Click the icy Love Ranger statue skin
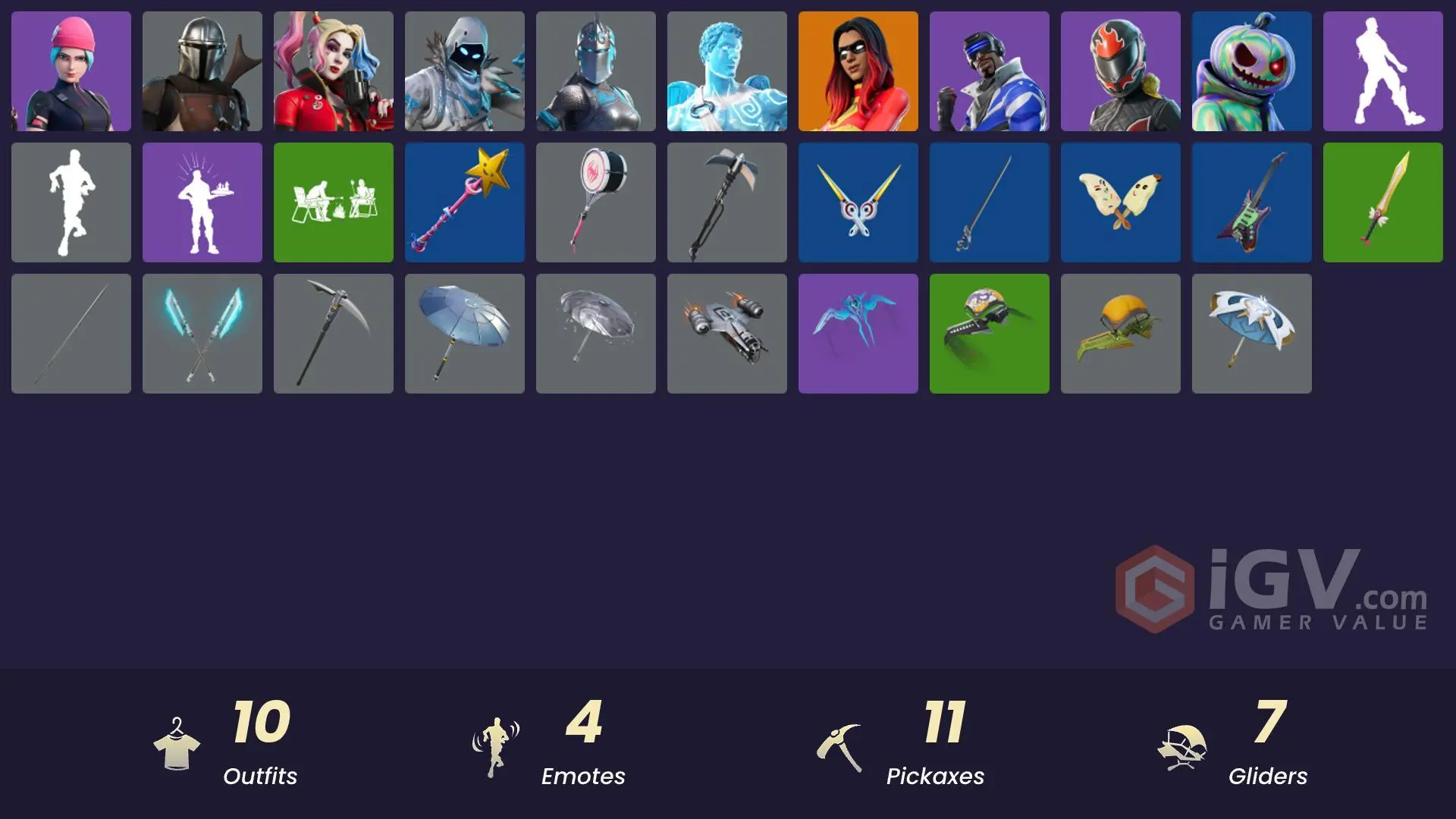This screenshot has width=1456, height=819. (726, 71)
